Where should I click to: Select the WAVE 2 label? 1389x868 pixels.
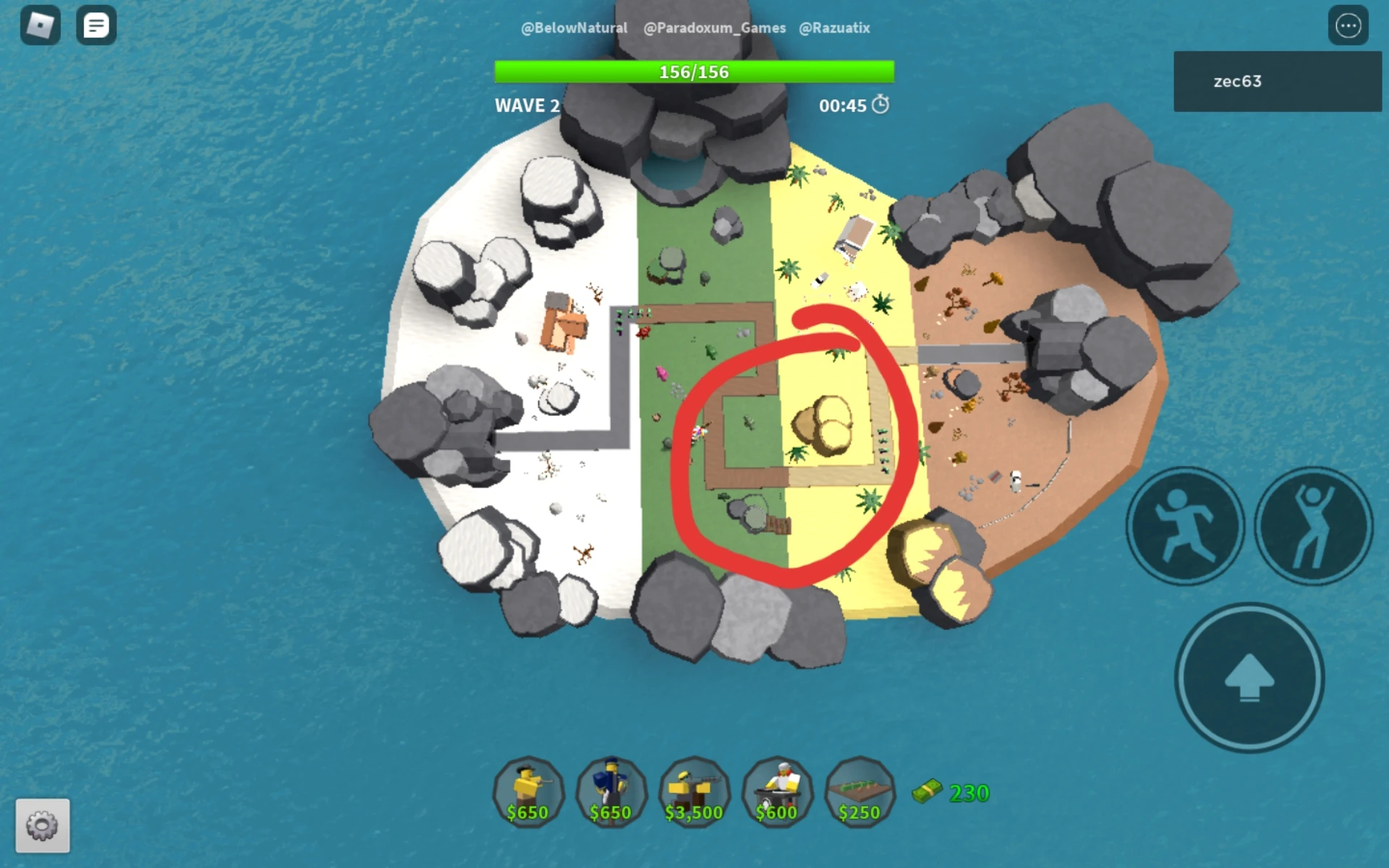pyautogui.click(x=527, y=106)
